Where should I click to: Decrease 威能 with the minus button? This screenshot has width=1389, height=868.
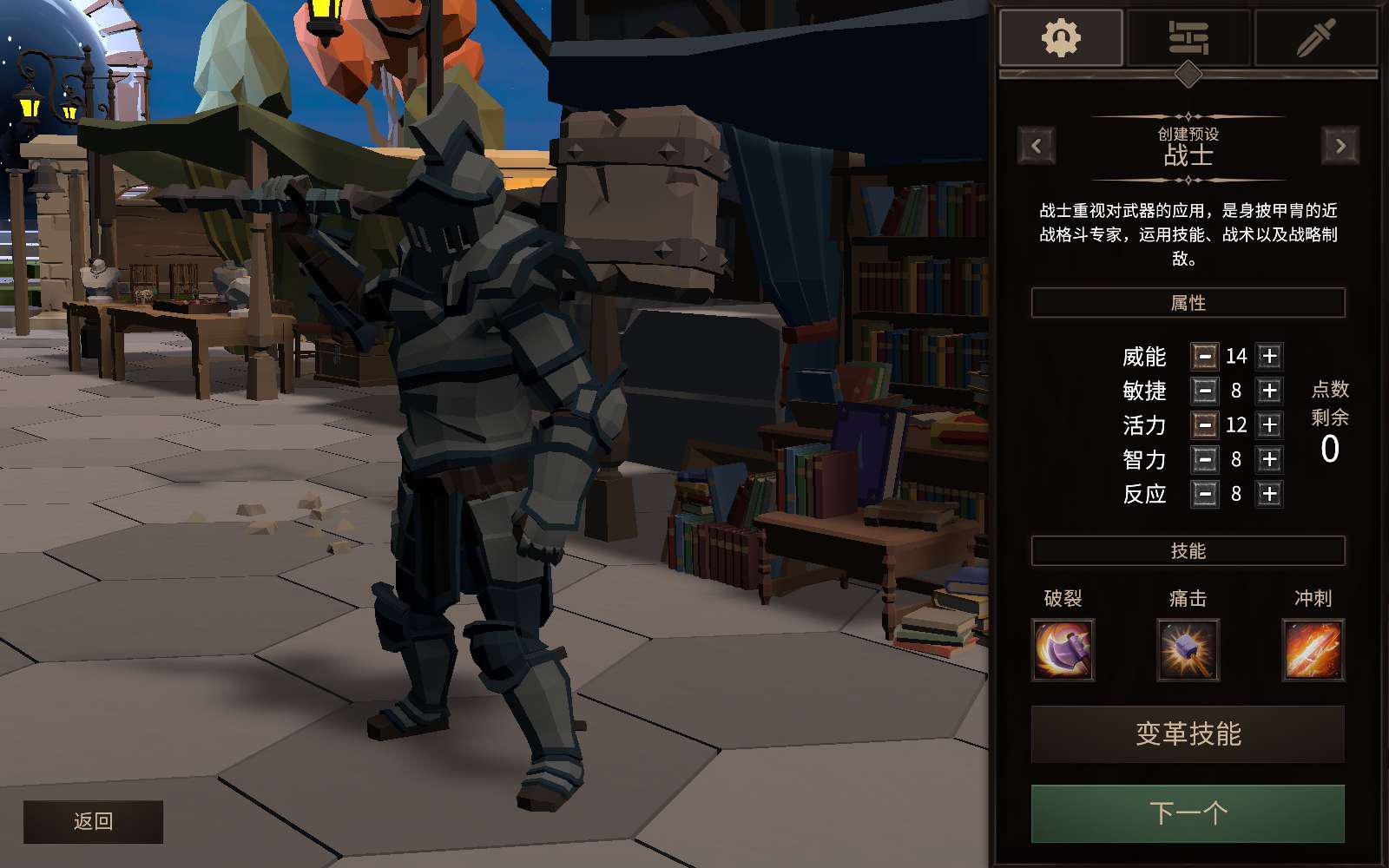click(x=1204, y=356)
